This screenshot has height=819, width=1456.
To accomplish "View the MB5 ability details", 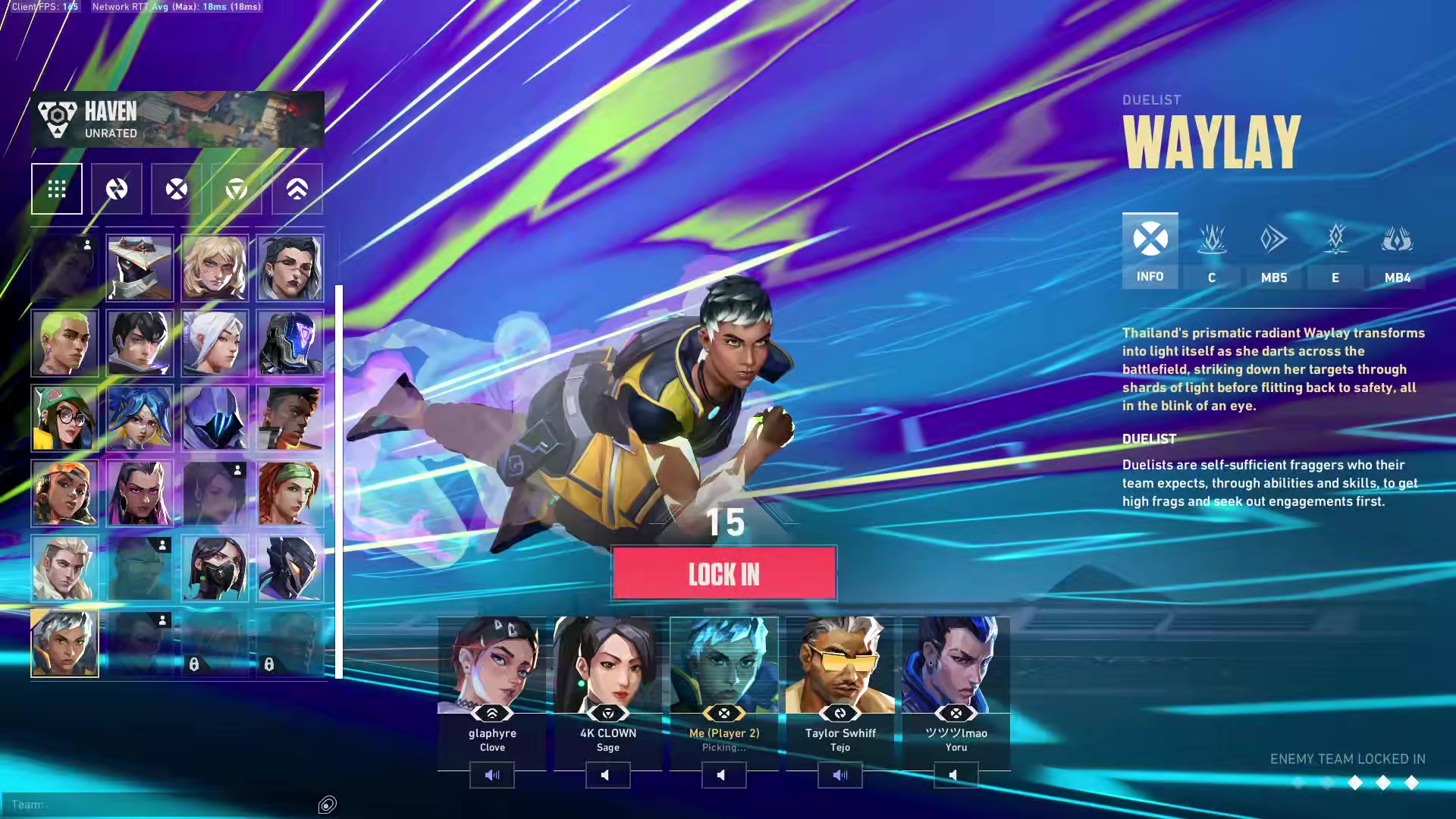I will click(x=1274, y=251).
